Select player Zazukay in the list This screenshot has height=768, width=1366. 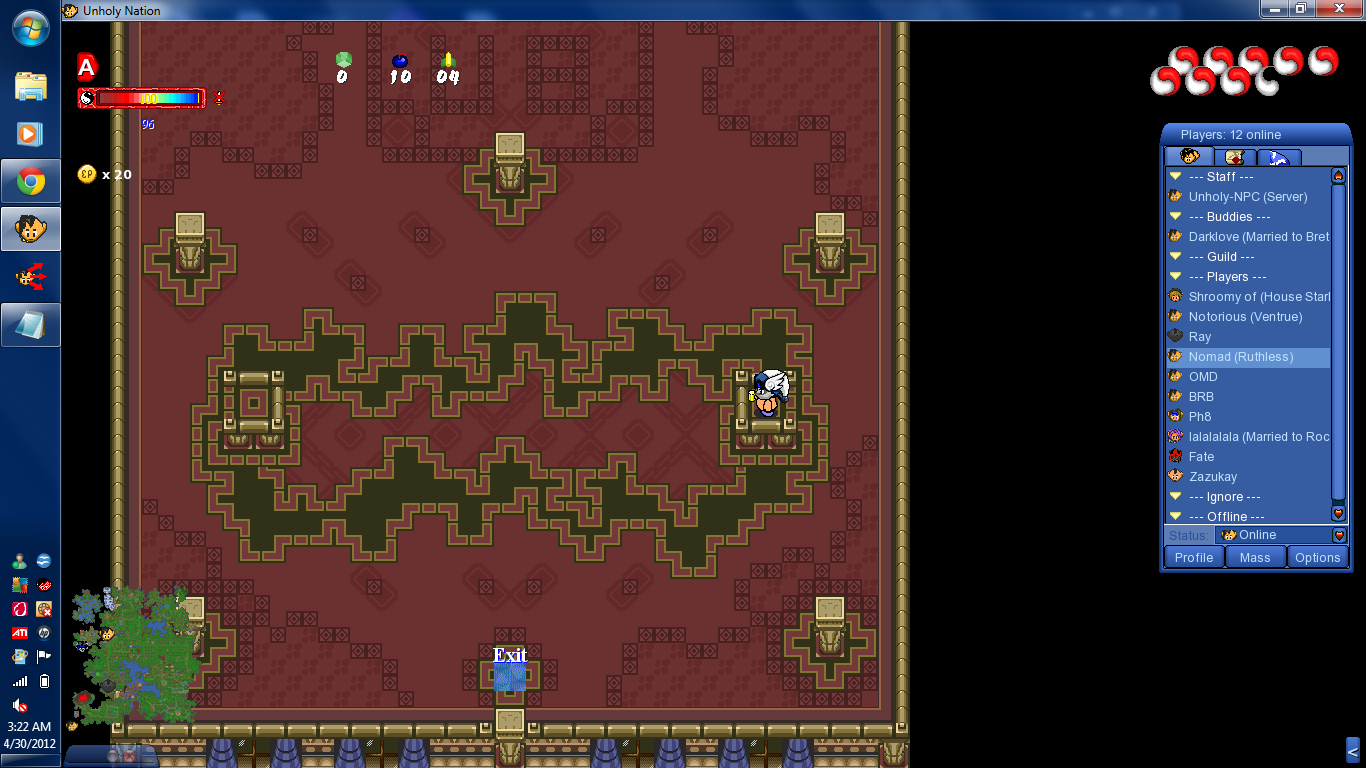(1212, 477)
